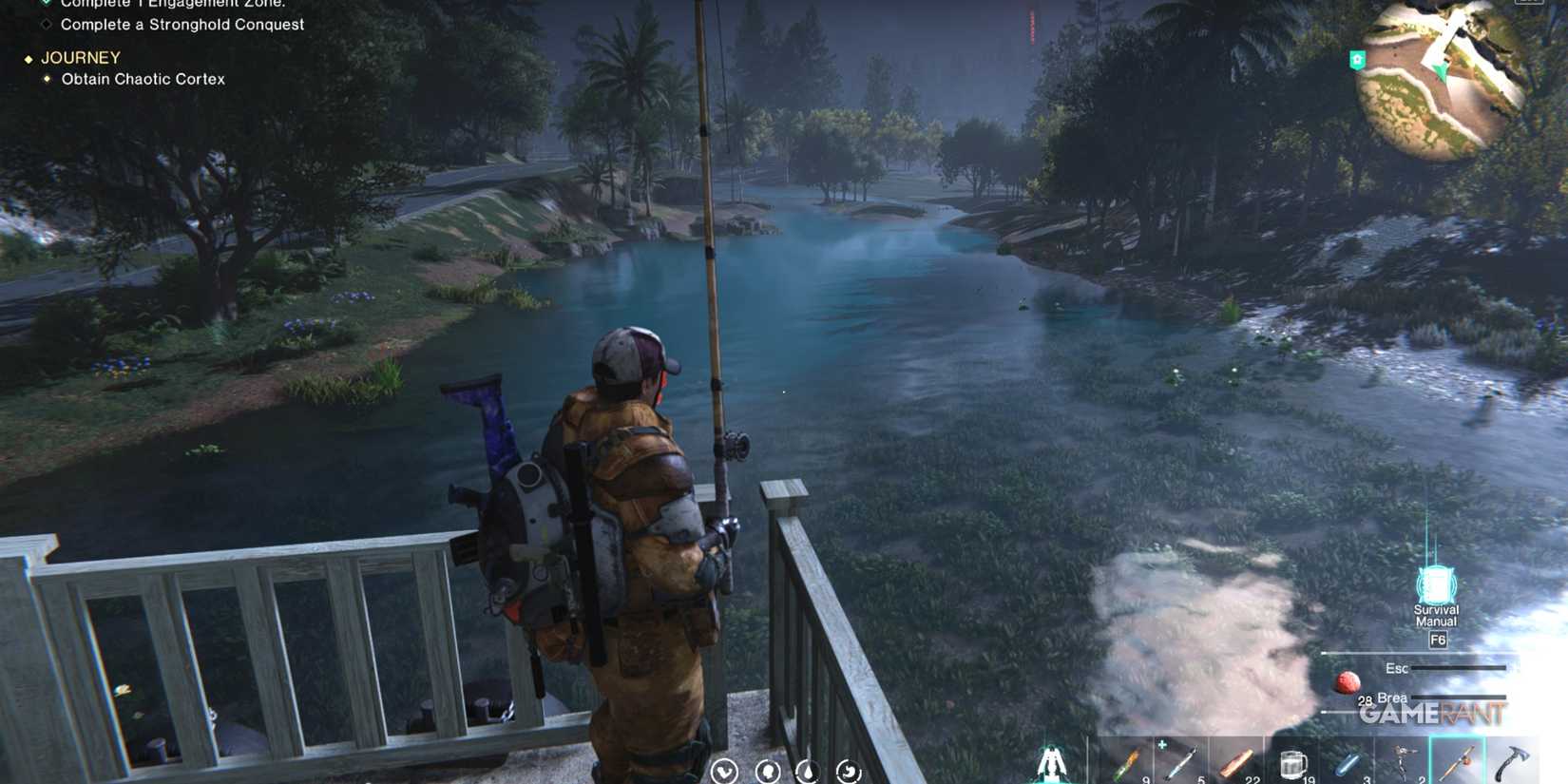This screenshot has width=1568, height=784.
Task: Expand the quest tracker diamond next to JOURNEY
Action: 28,57
